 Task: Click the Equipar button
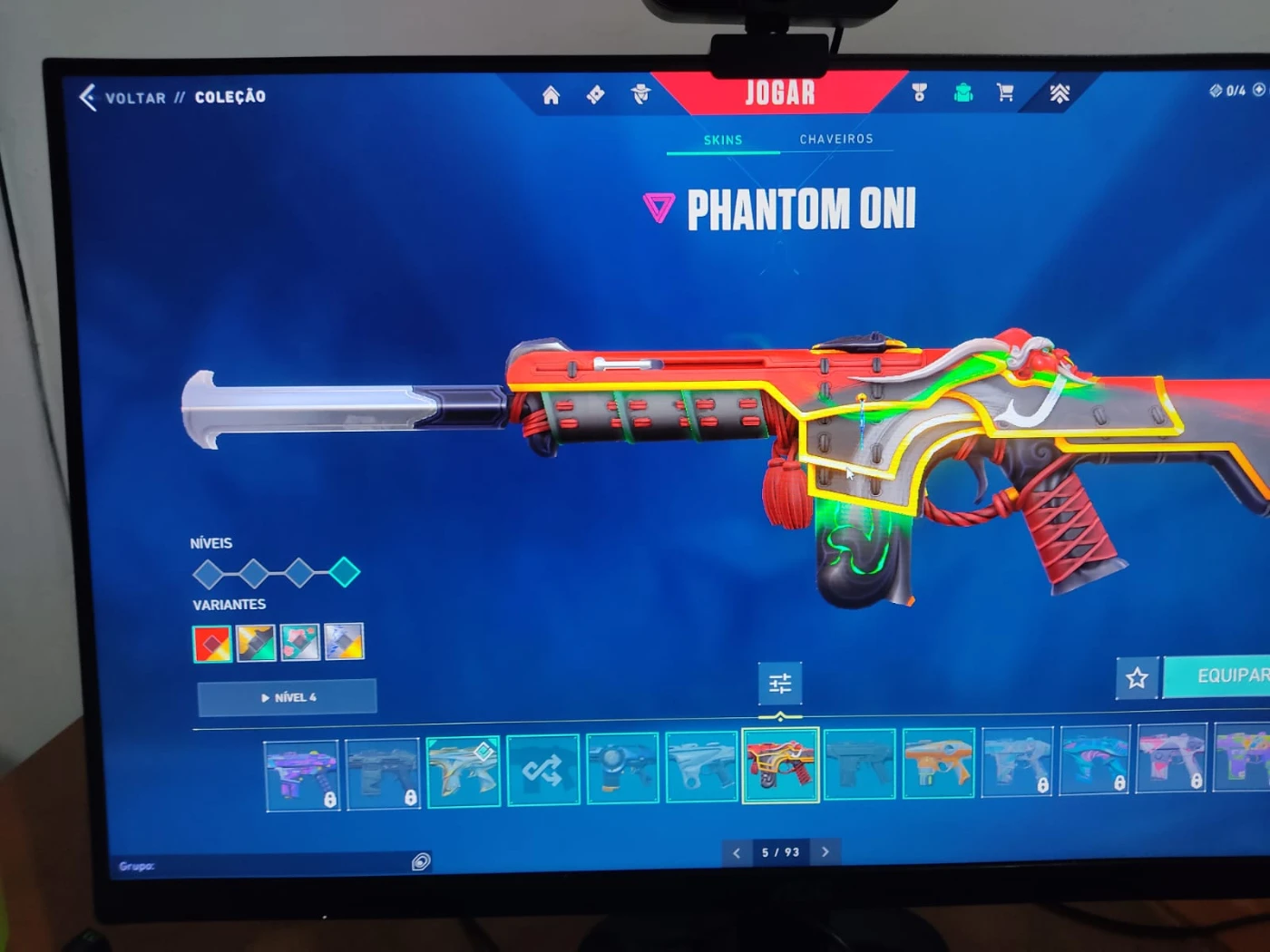(x=1232, y=675)
